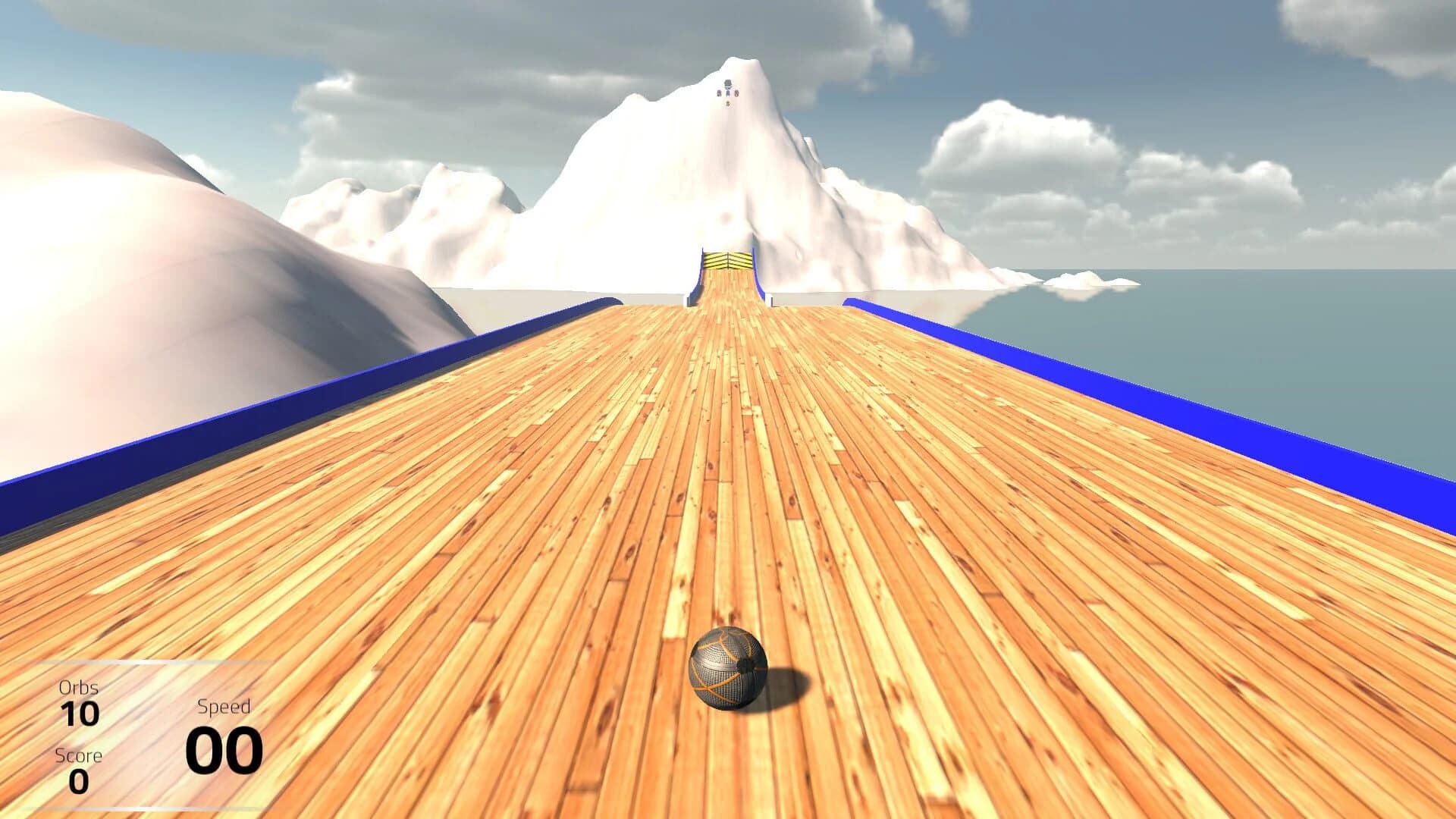Click the yellow striped ramp gate
This screenshot has height=819, width=1456.
tap(728, 260)
